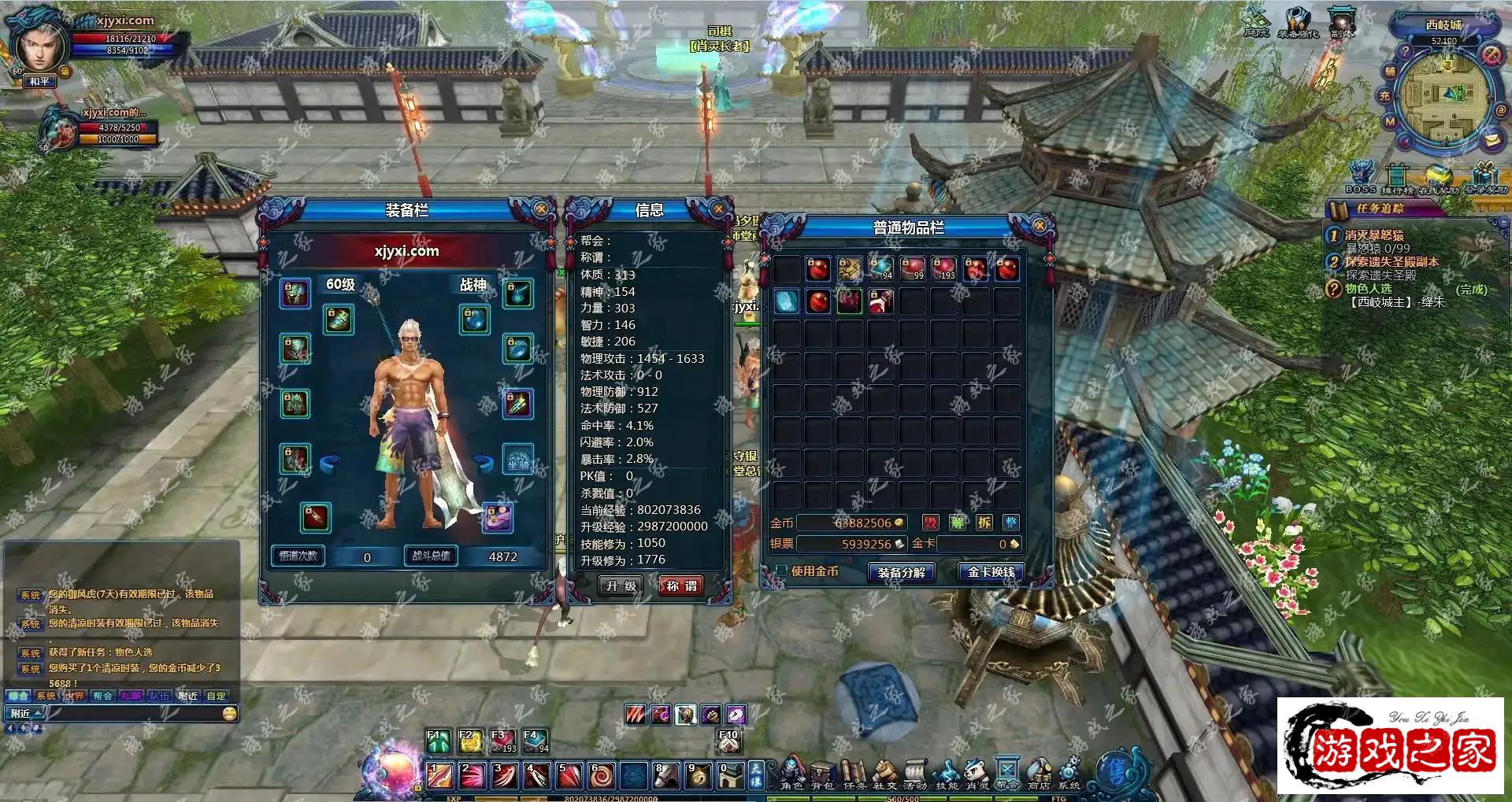Screen dimensions: 1512x802
Task: Click the 装备分解 equipment dismantle button
Action: coord(901,572)
